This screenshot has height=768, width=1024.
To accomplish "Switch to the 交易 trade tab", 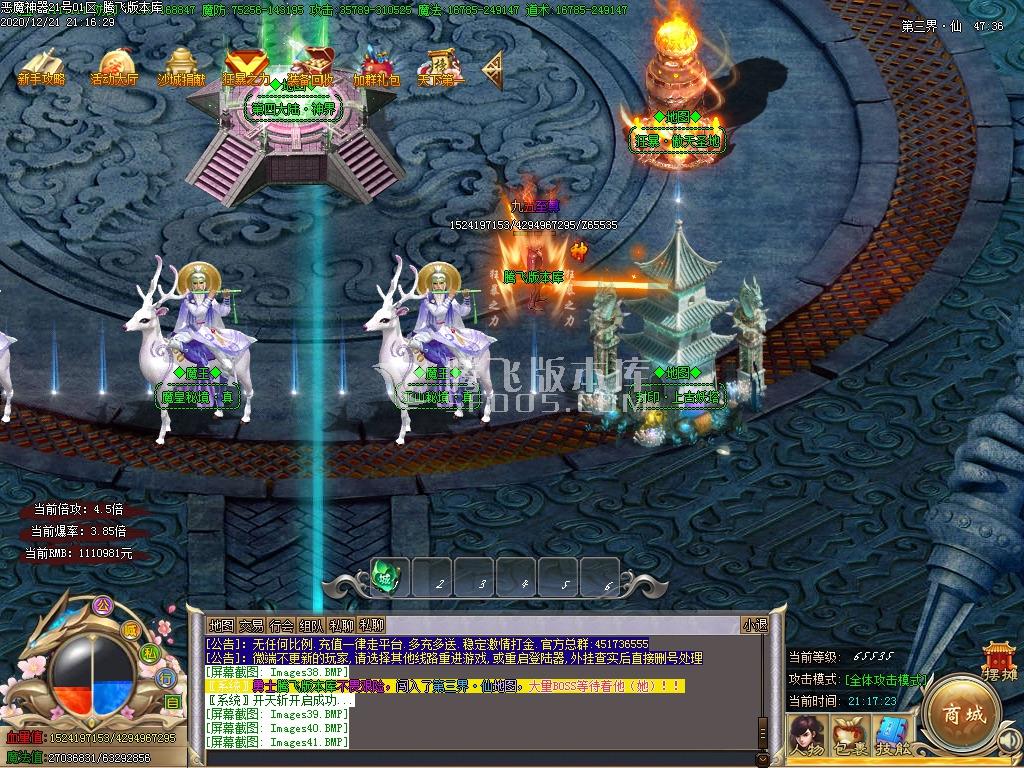I will [251, 625].
